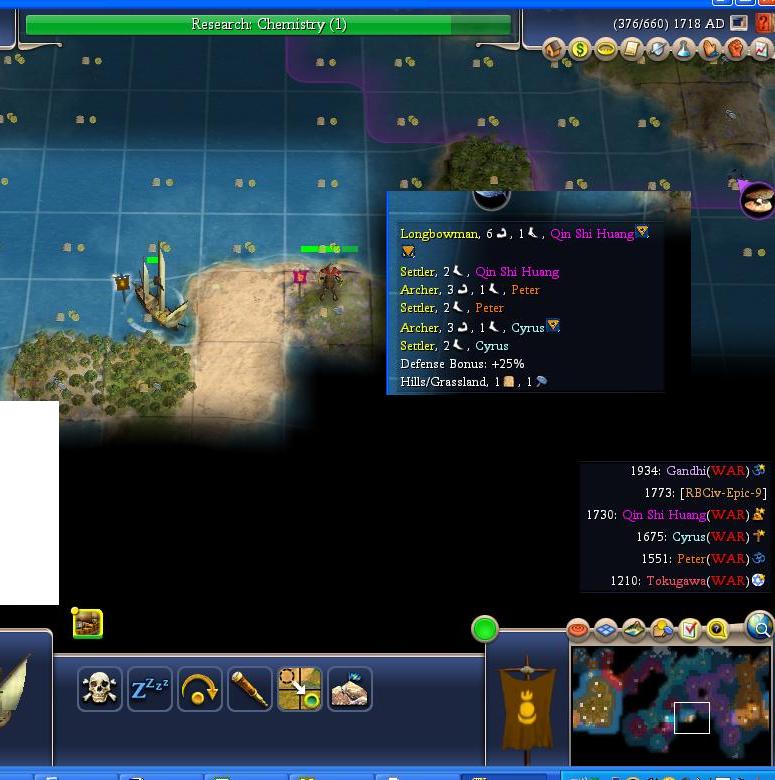Open Globe View with the magnifier globe icon
This screenshot has width=775, height=780.
coord(760,627)
